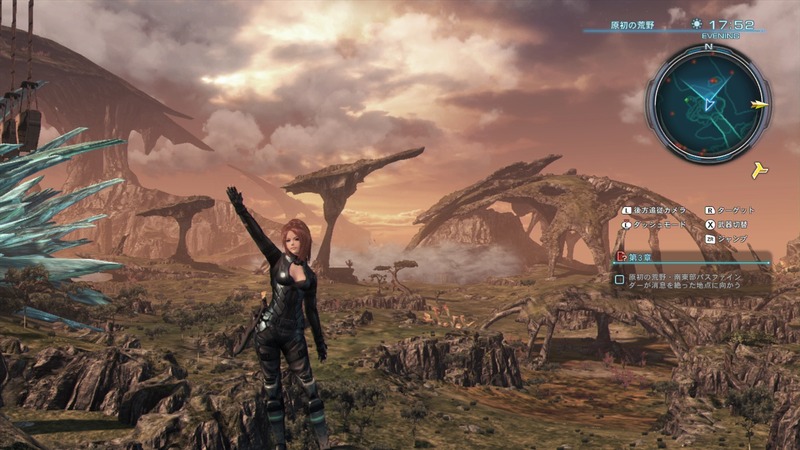This screenshot has width=800, height=450.
Task: Select the 第3章 chapter quest header
Action: 640,255
